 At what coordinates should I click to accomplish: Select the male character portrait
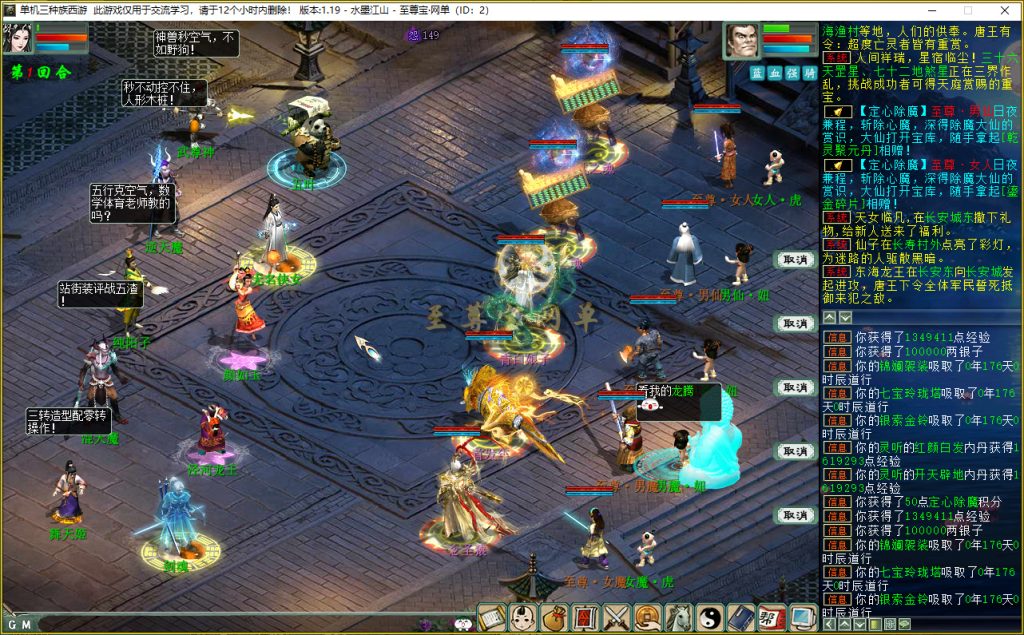tap(741, 42)
